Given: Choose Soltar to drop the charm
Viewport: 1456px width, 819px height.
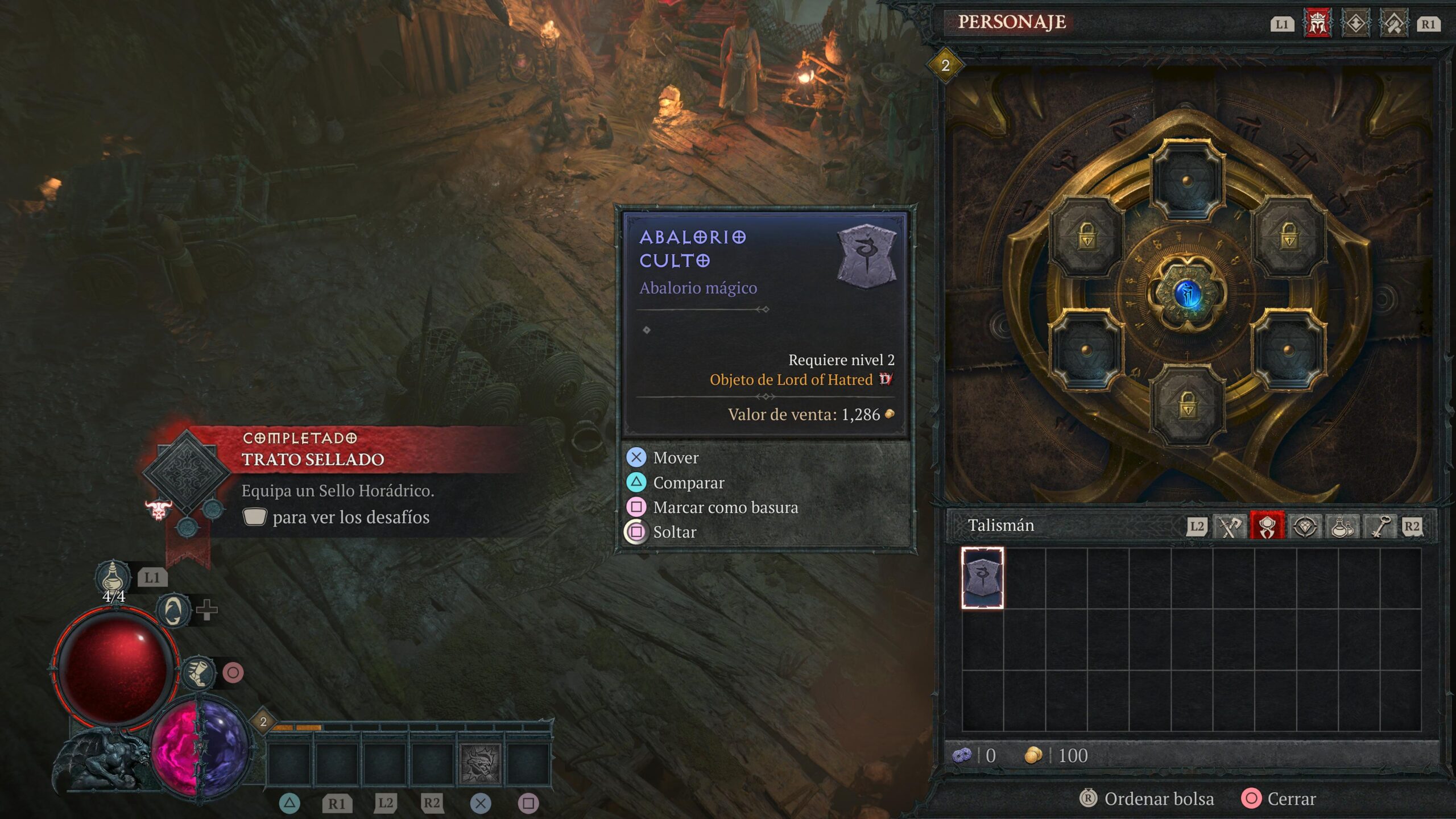Looking at the screenshot, I should point(675,532).
